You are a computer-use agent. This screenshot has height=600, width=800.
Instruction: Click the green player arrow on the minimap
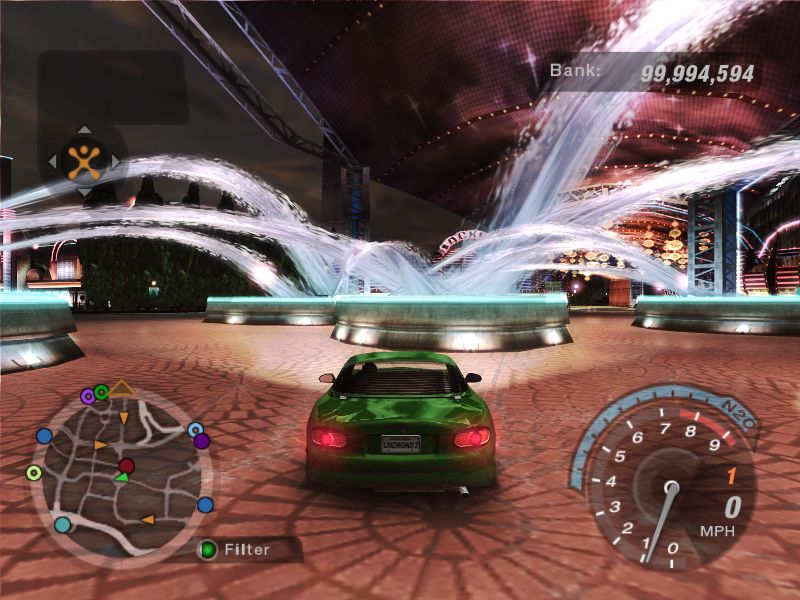pyautogui.click(x=120, y=479)
